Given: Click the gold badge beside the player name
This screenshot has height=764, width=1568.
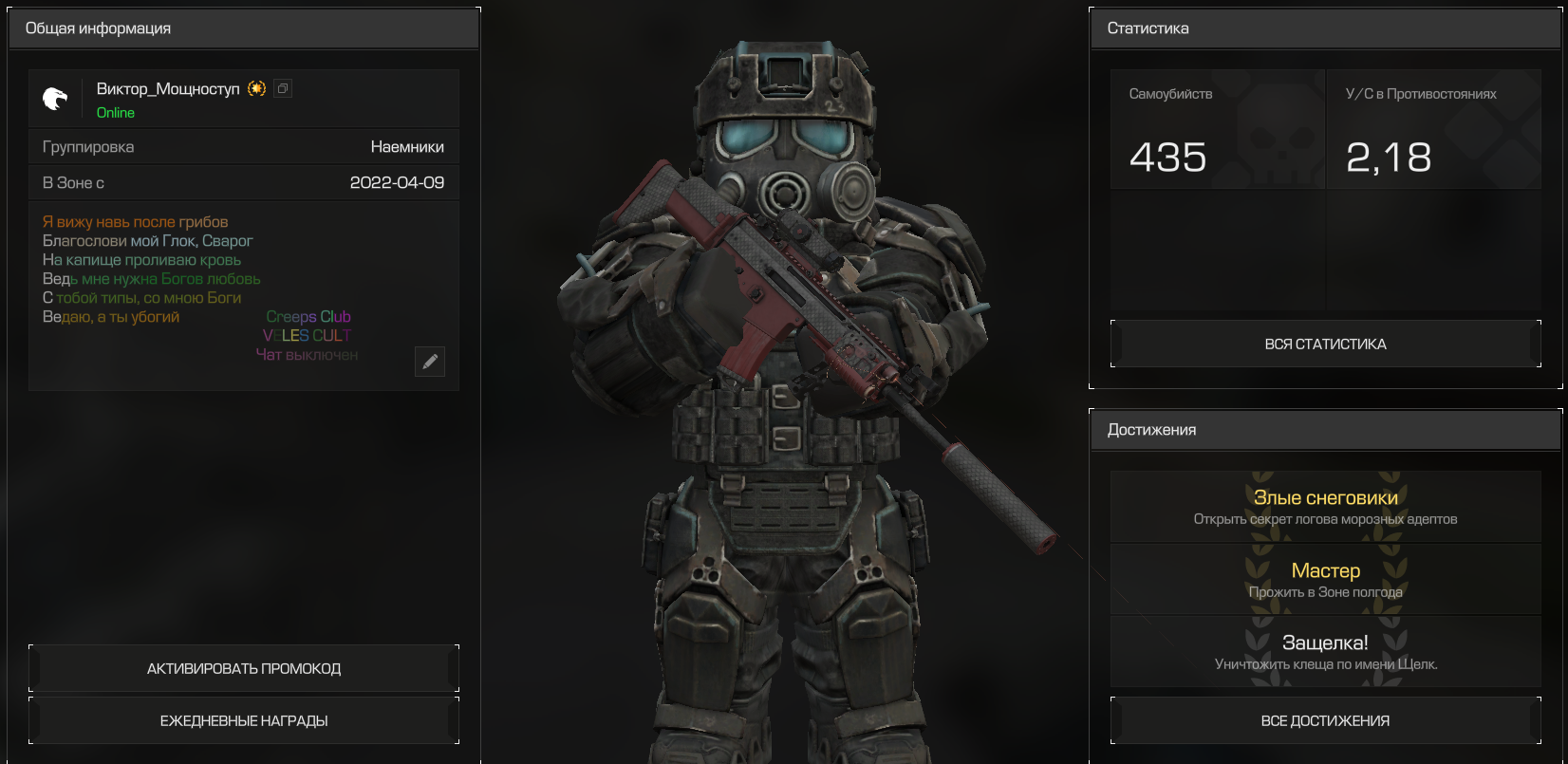Looking at the screenshot, I should 256,88.
